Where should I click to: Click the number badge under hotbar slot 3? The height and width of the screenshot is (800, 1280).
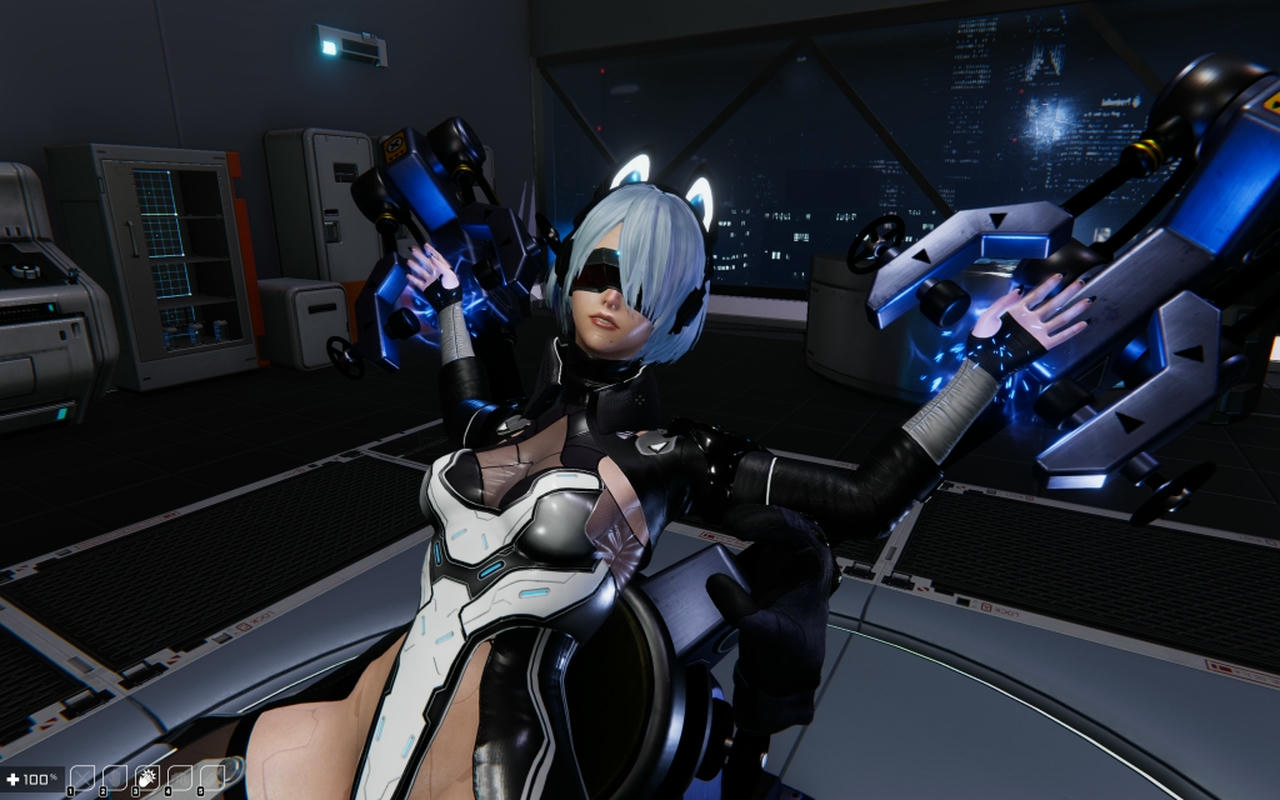[x=136, y=790]
